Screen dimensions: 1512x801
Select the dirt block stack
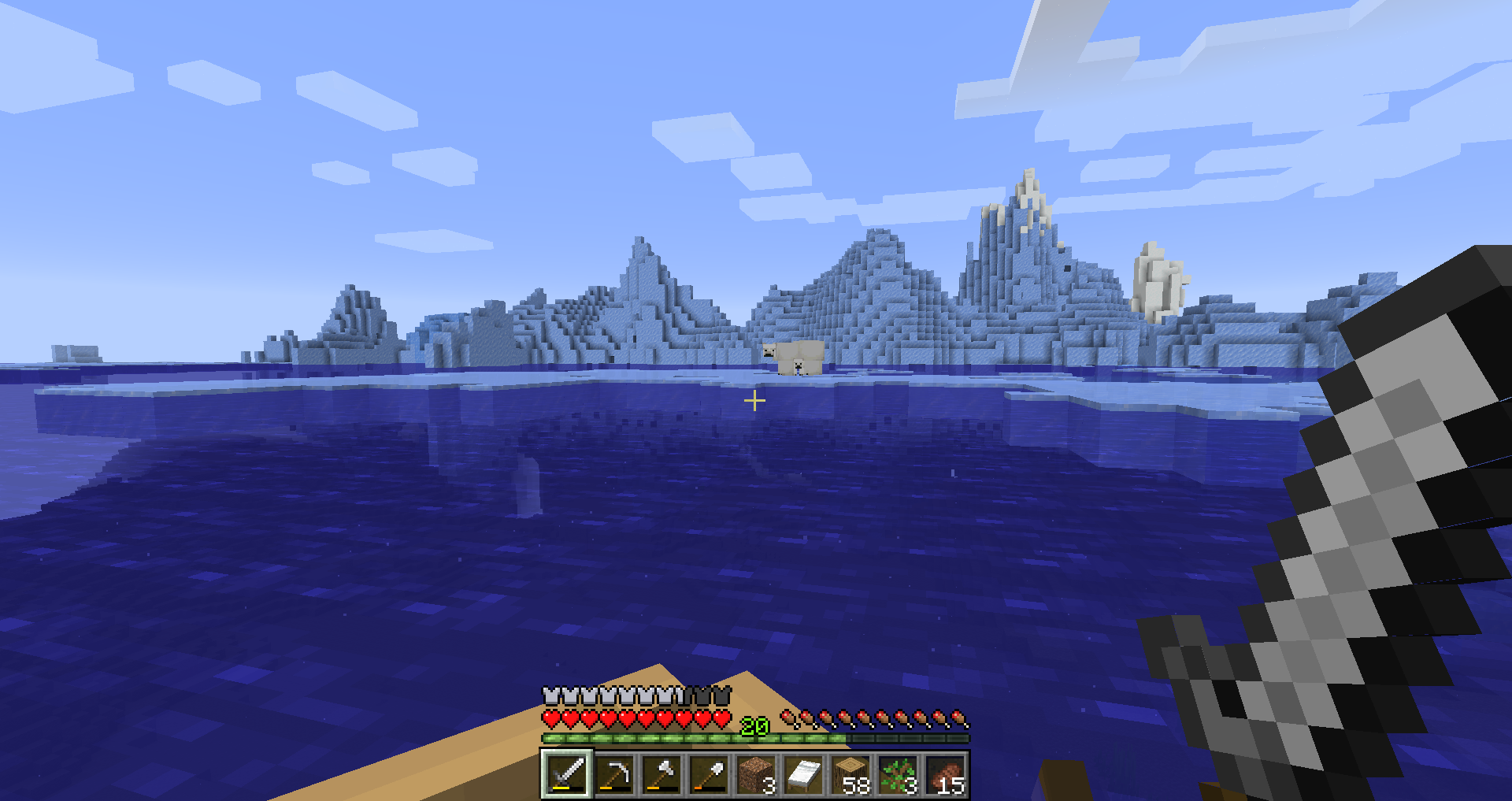(x=755, y=774)
